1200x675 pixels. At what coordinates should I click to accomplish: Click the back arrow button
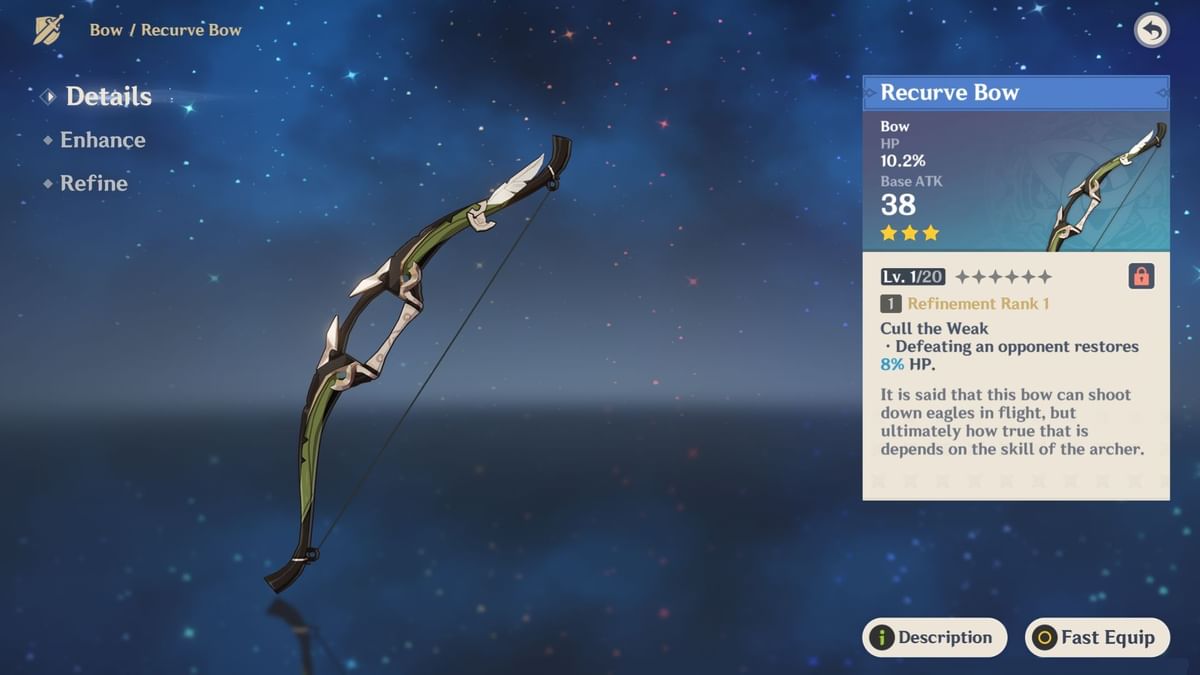(x=1151, y=31)
